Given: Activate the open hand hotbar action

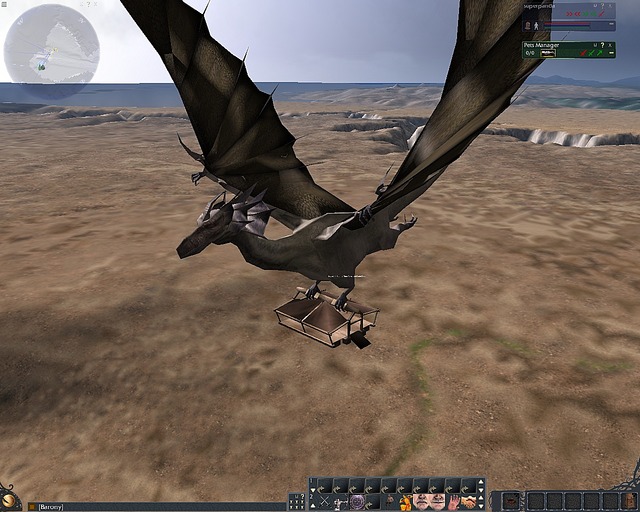Looking at the screenshot, I should click(x=453, y=501).
